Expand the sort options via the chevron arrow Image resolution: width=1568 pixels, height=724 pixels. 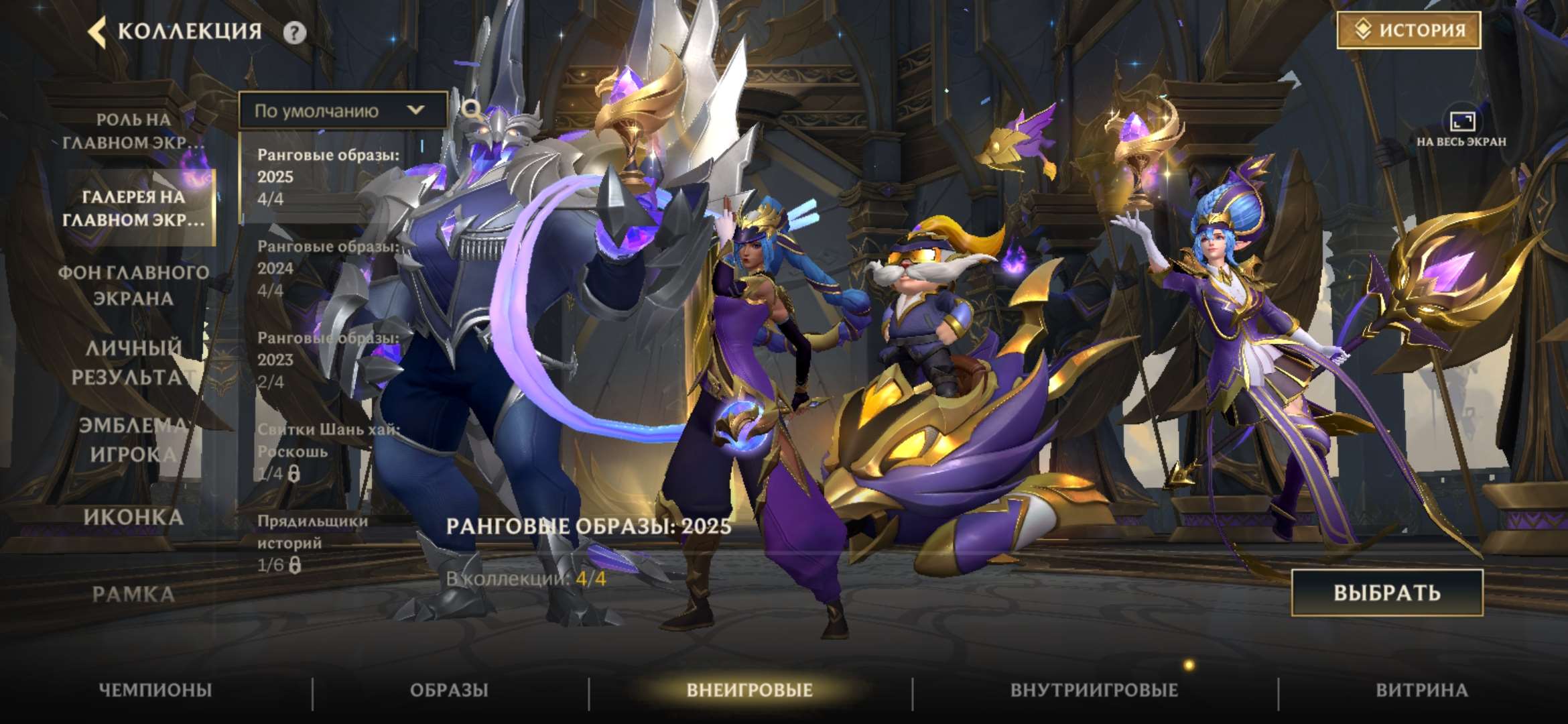(415, 111)
